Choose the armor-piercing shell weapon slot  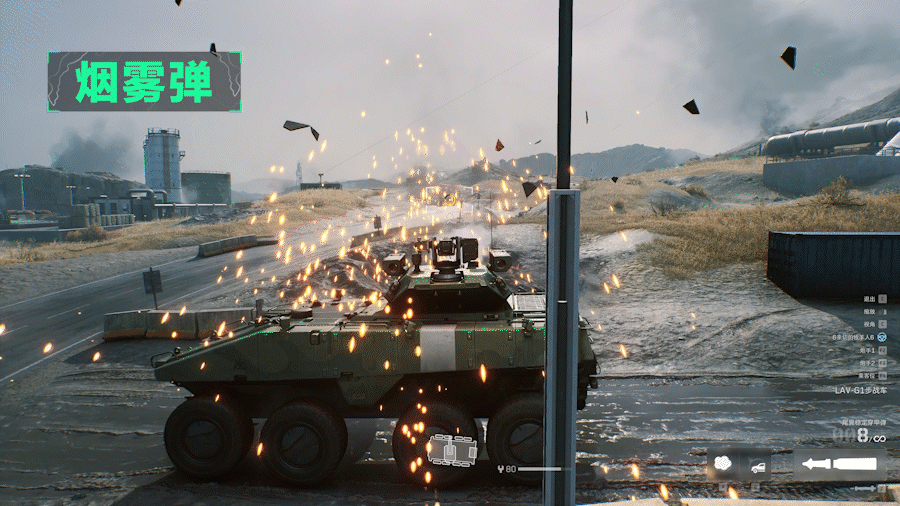[840, 465]
